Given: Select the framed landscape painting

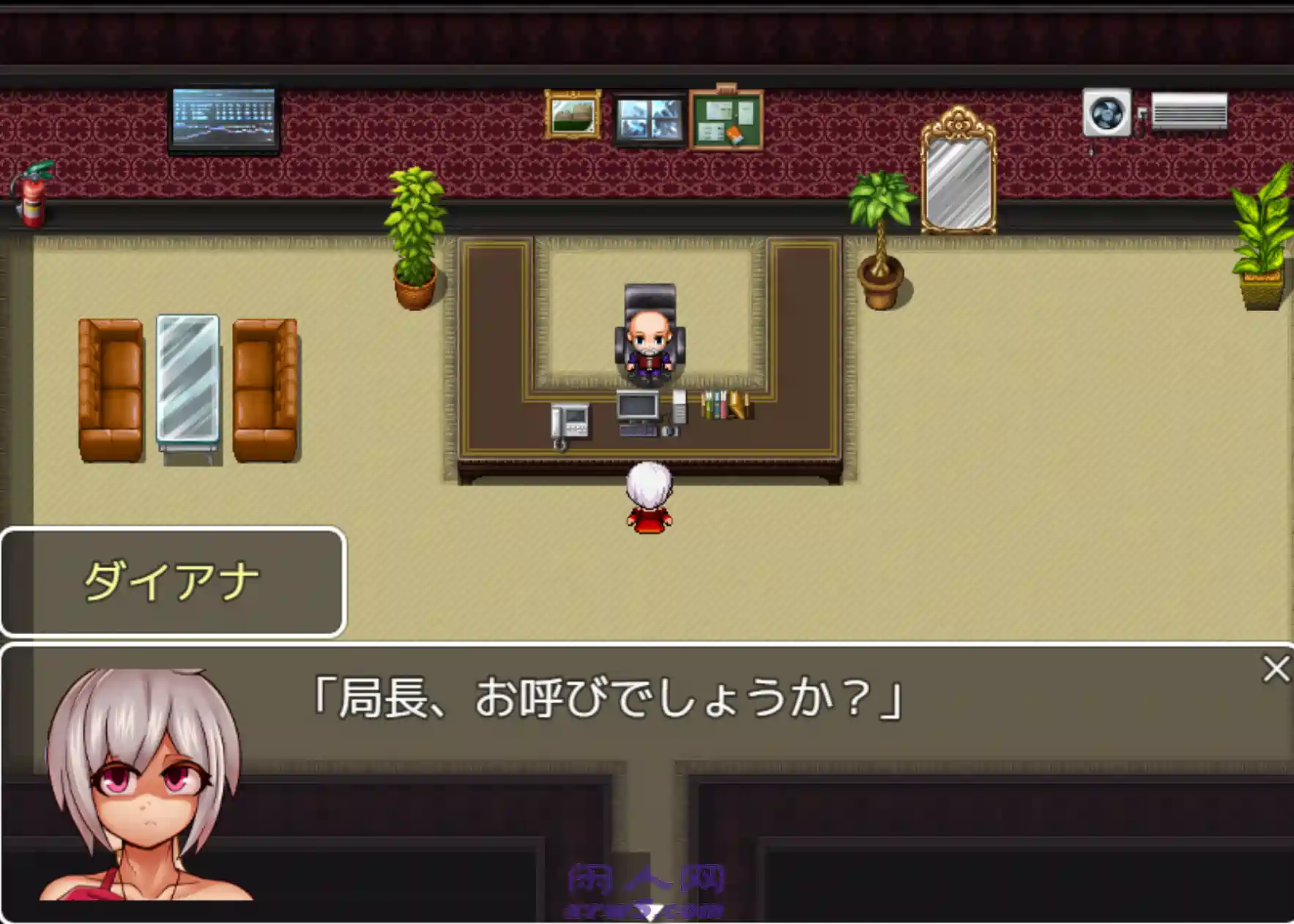Looking at the screenshot, I should 573,113.
